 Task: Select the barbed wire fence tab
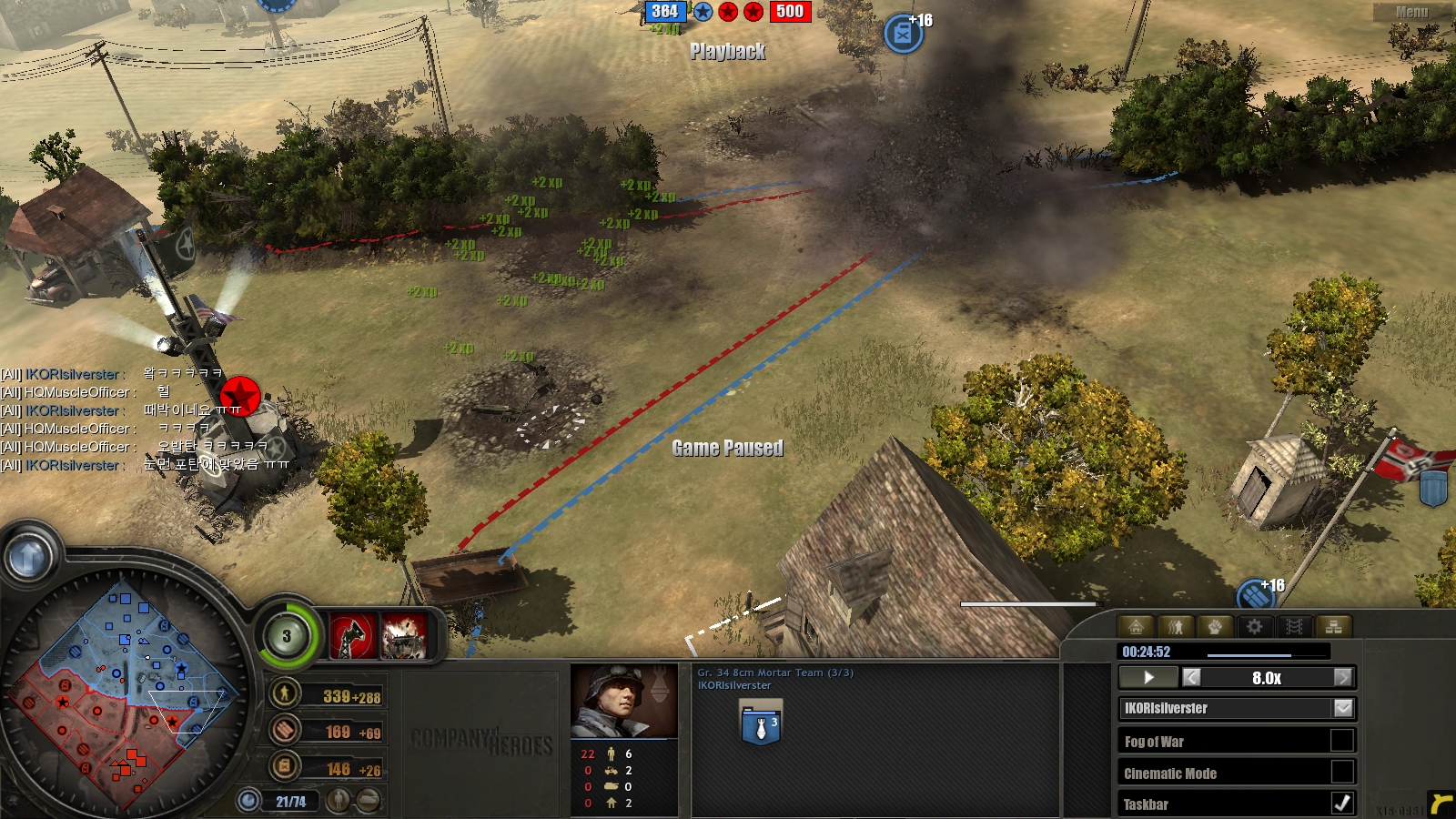(x=1294, y=626)
